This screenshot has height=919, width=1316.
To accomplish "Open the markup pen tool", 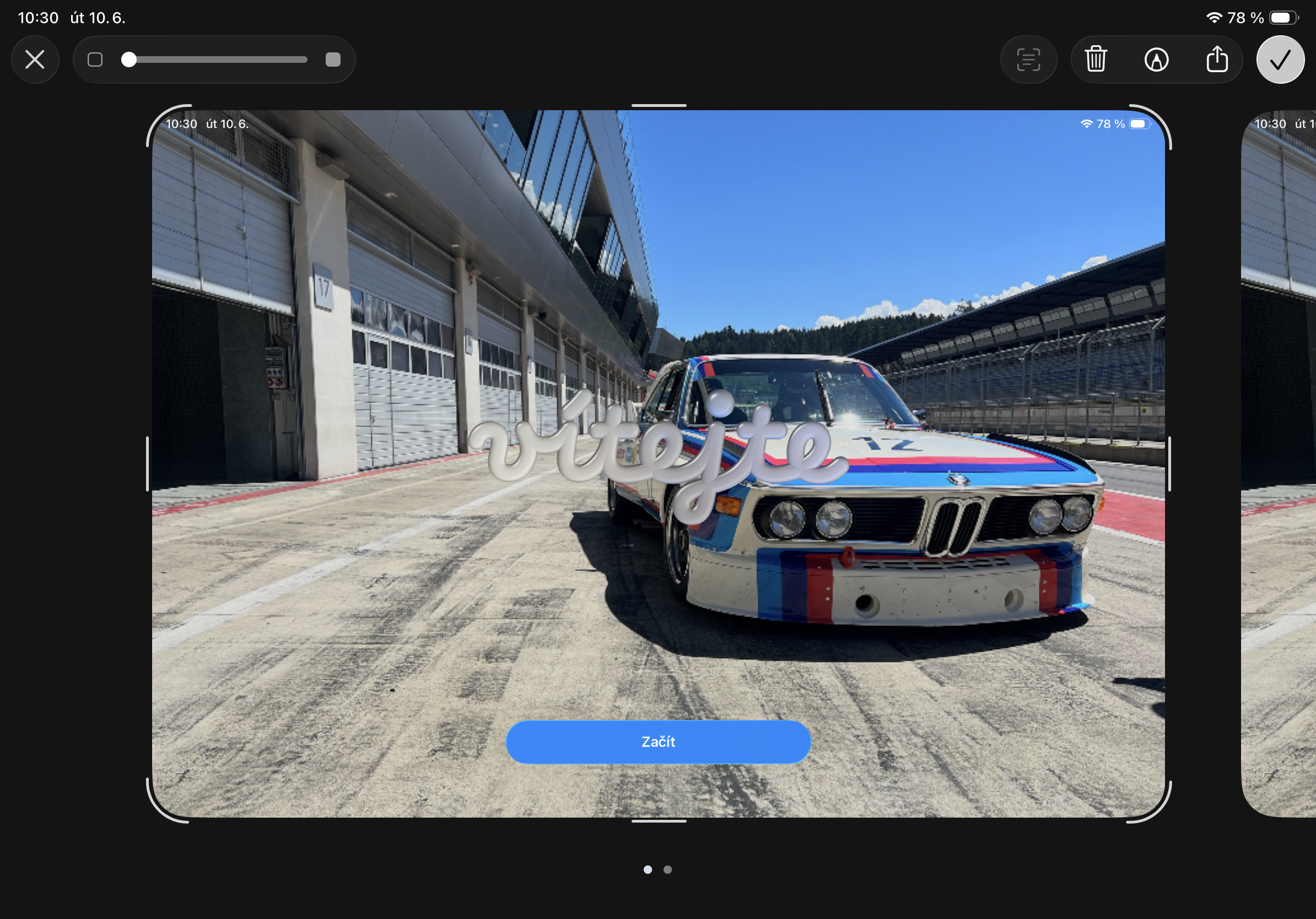I will [x=1156, y=60].
